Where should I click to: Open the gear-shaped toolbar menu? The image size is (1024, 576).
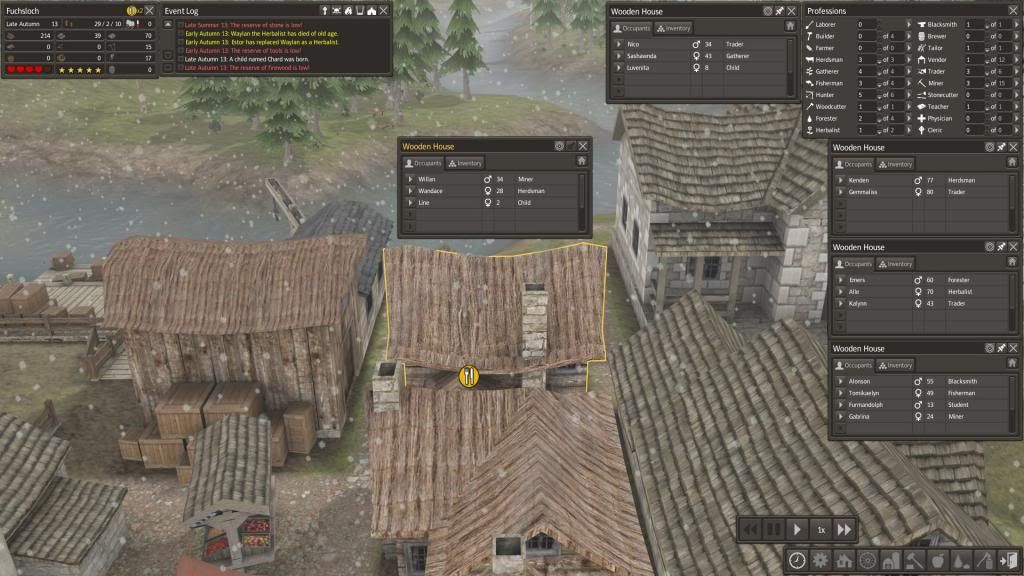click(x=820, y=560)
